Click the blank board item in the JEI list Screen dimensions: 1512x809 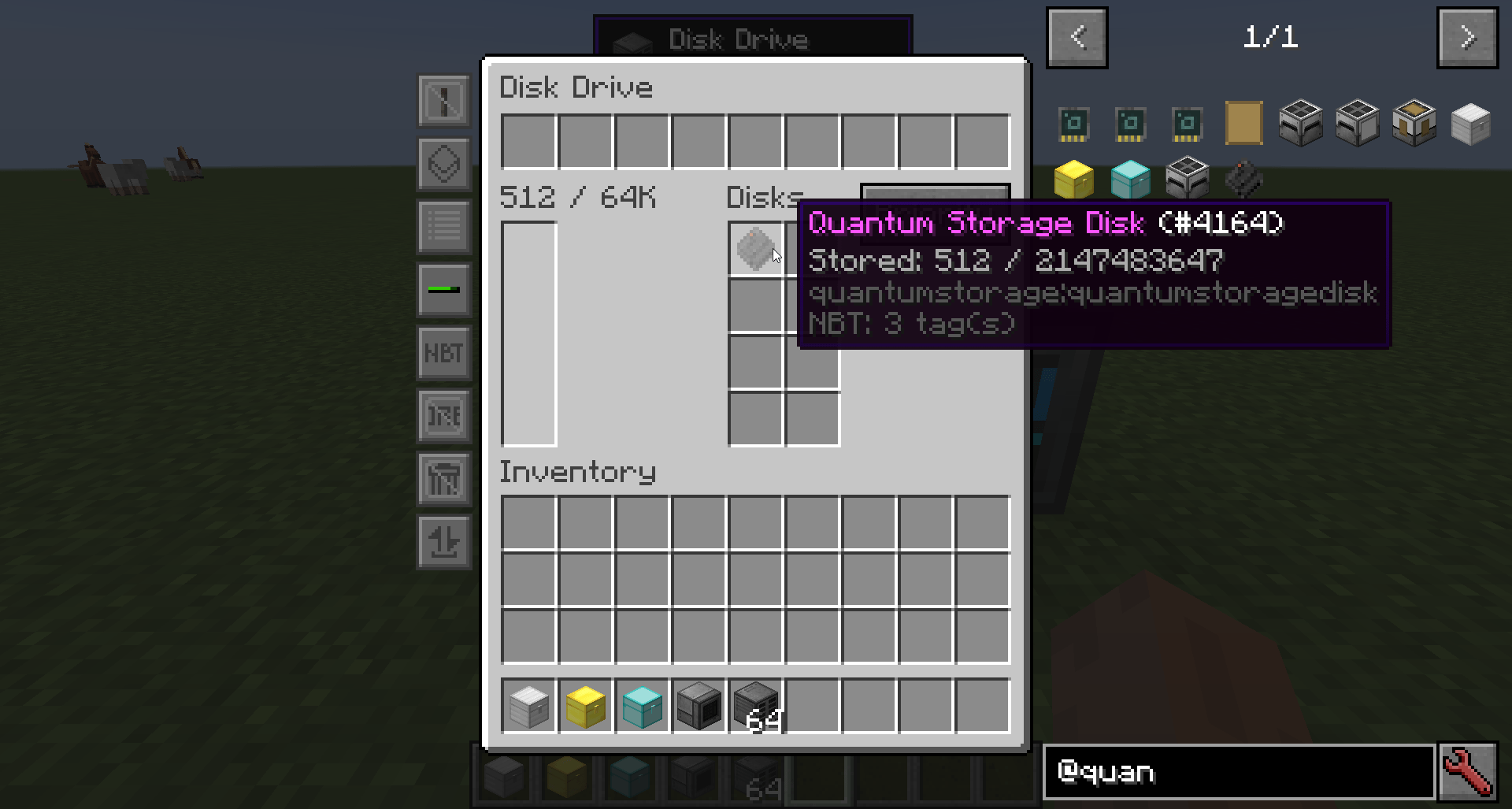tap(1243, 124)
